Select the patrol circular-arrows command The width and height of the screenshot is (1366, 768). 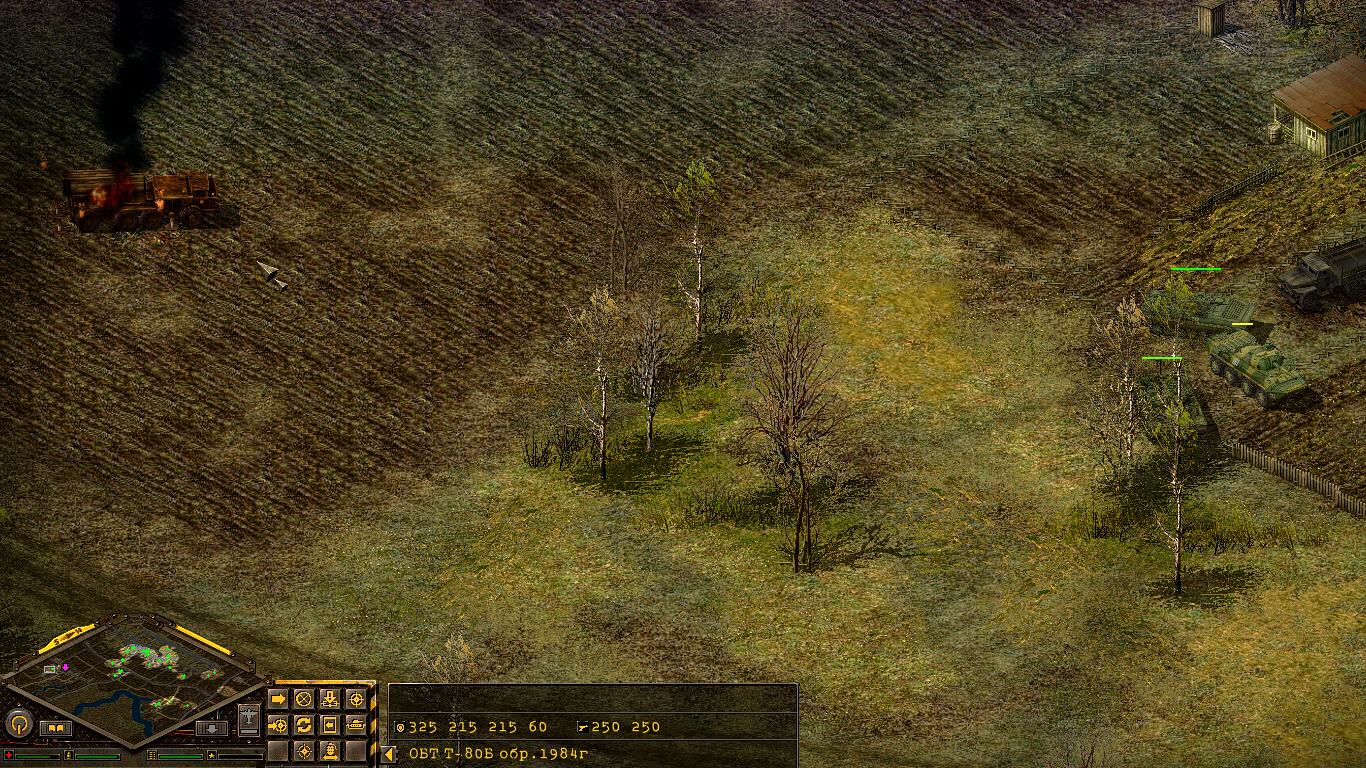pos(305,725)
